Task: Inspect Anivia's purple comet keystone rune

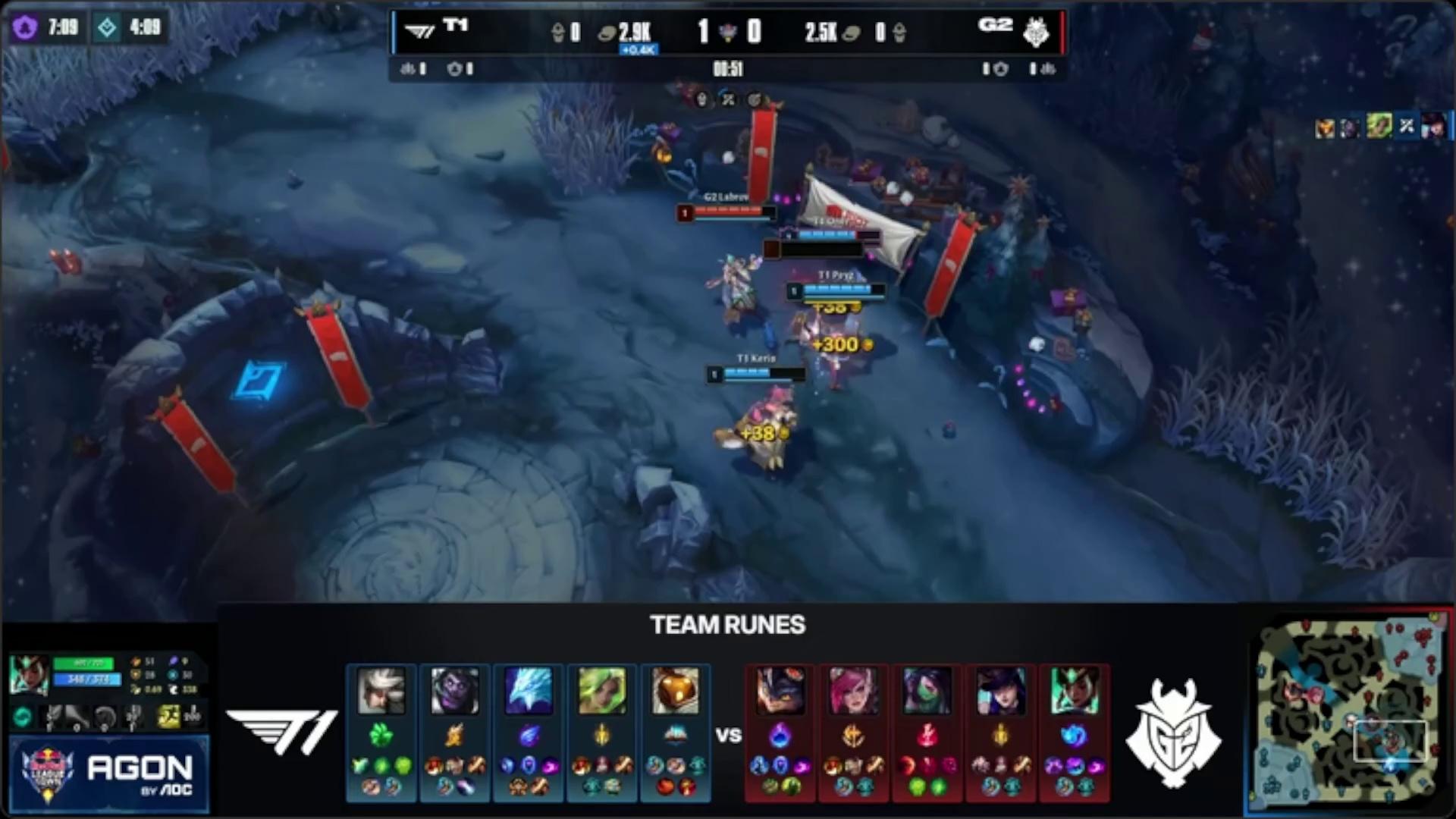Action: (529, 734)
